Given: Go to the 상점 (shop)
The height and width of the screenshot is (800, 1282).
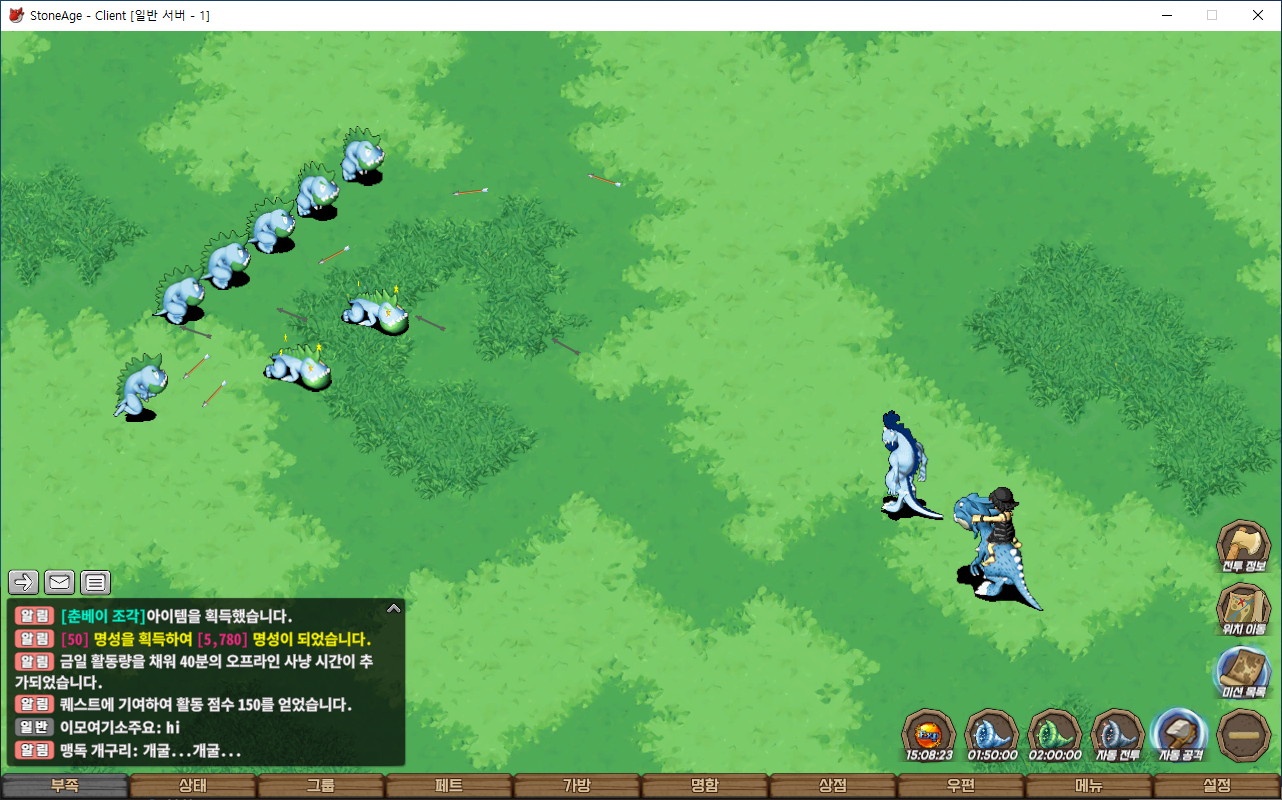Looking at the screenshot, I should tap(833, 786).
